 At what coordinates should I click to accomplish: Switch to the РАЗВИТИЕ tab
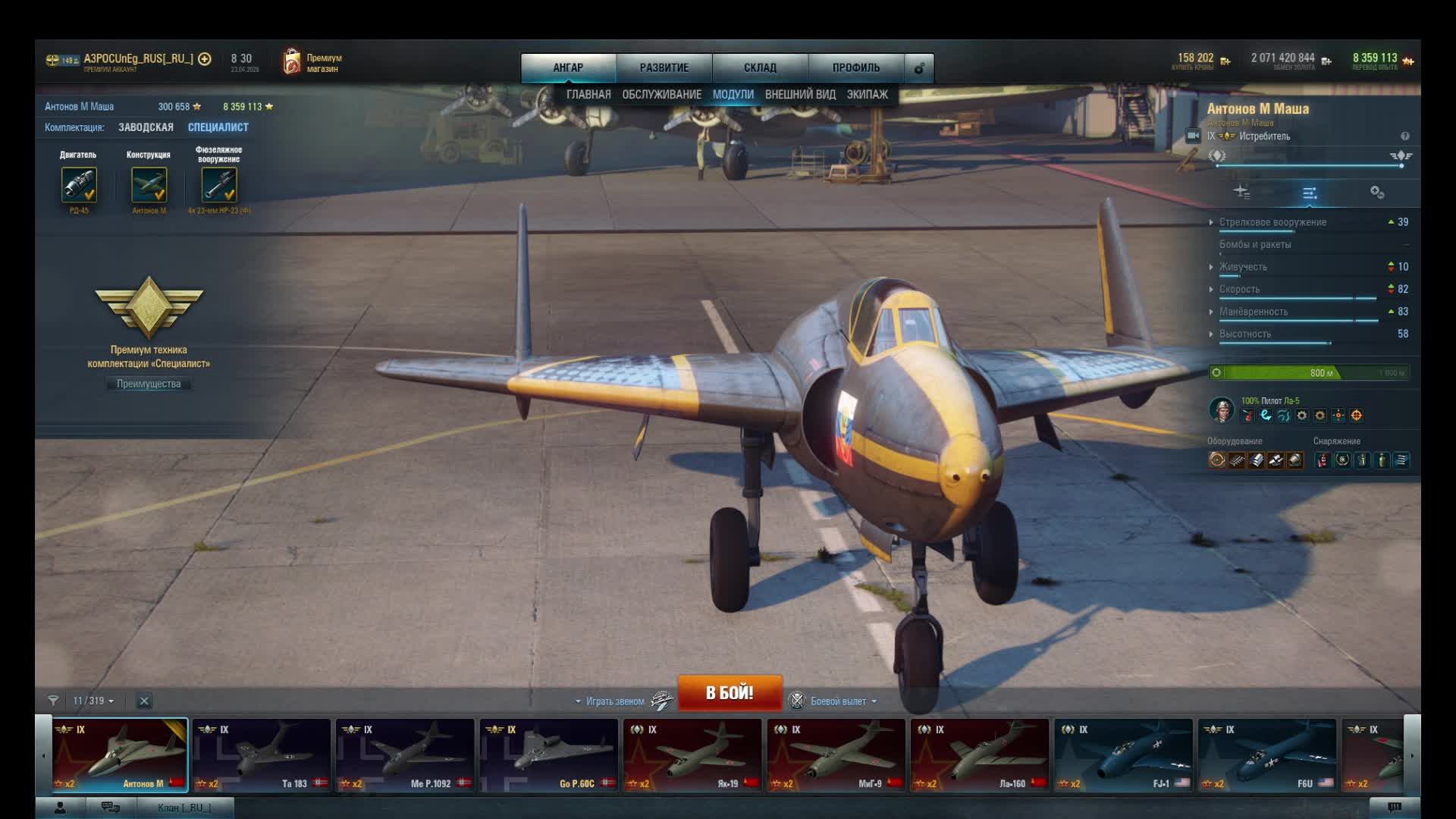664,67
